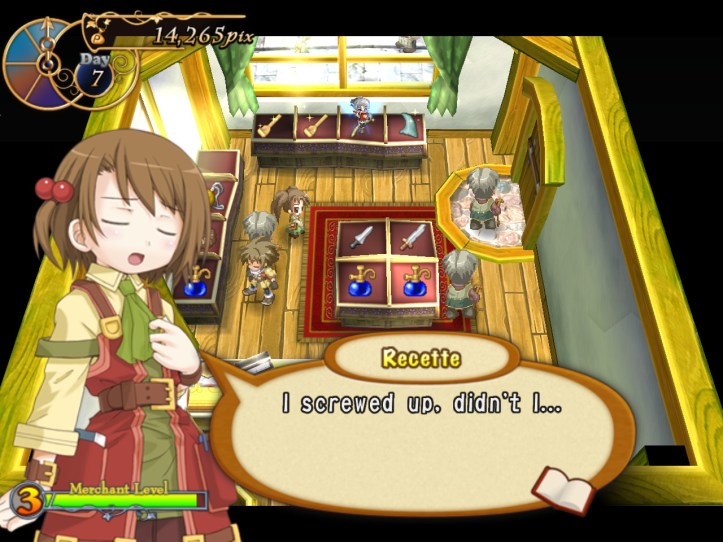The width and height of the screenshot is (723, 542).
Task: Click the open book icon on the dialogue
Action: 562,486
